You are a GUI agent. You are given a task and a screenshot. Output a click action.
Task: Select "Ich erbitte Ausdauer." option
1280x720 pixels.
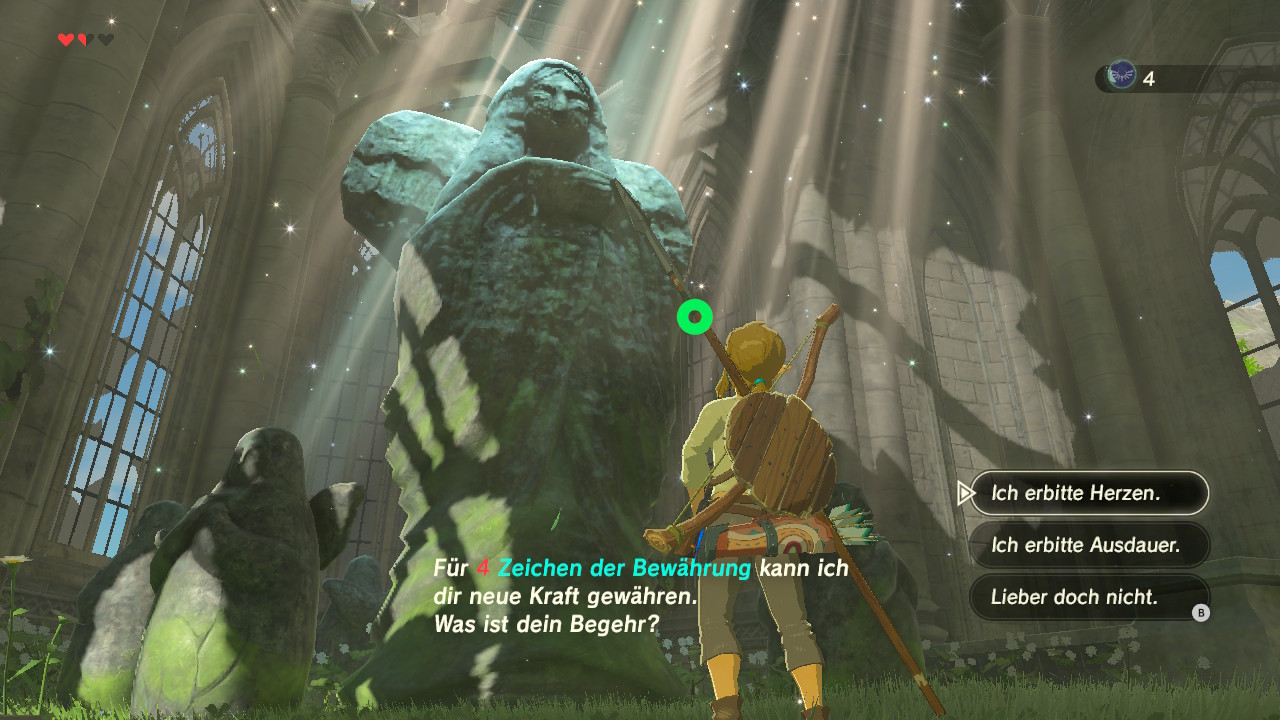(x=1088, y=545)
